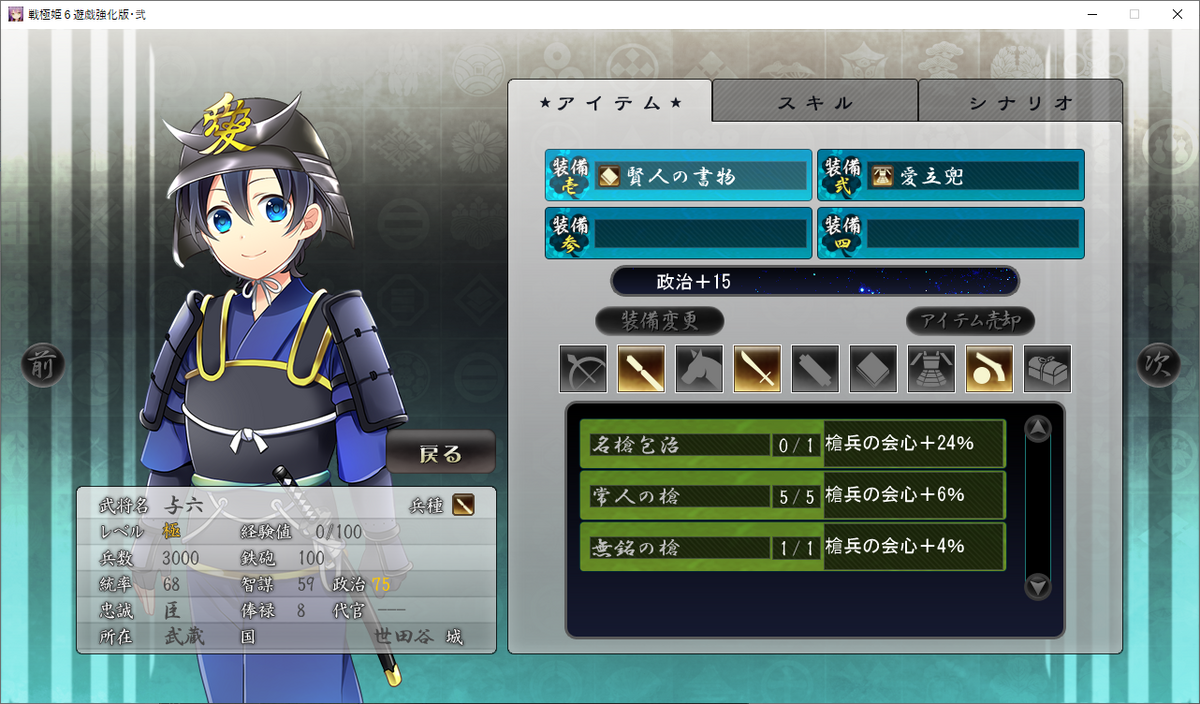Viewport: 1200px width, 704px height.
Task: Select equipment slot with 賢人の書物
Action: pyautogui.click(x=678, y=176)
